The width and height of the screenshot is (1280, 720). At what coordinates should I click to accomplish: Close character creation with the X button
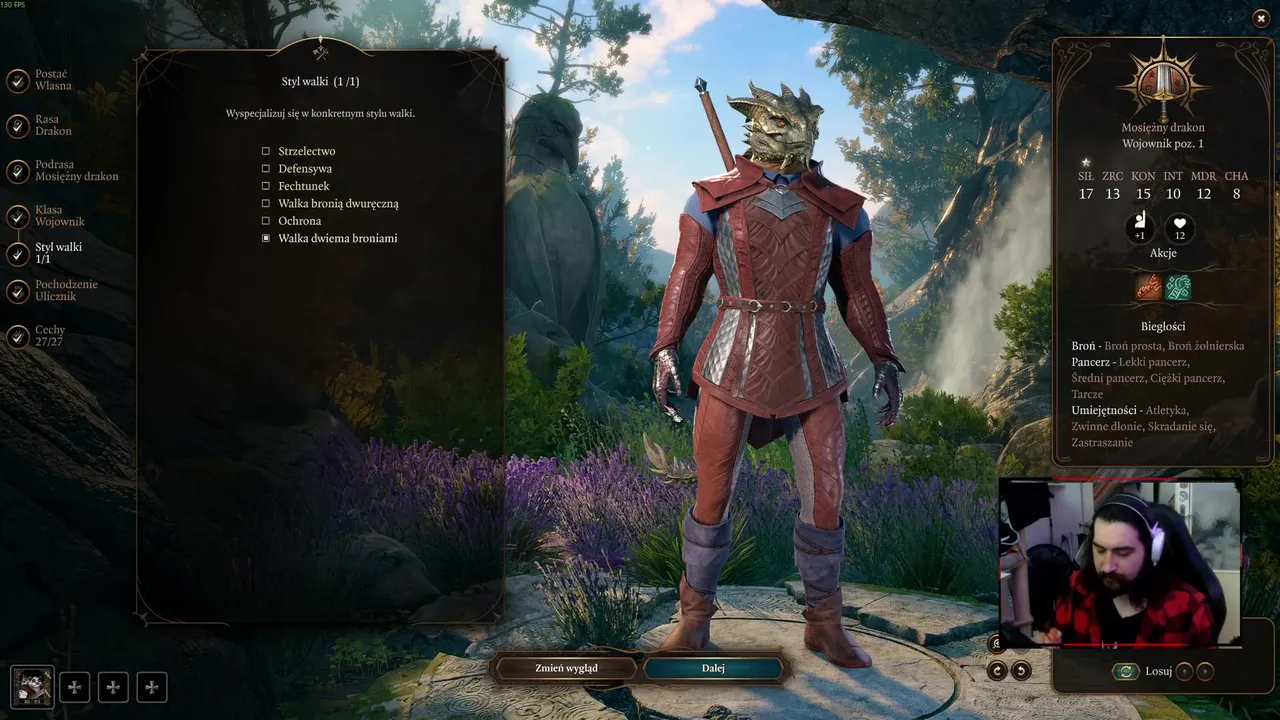(x=1261, y=18)
